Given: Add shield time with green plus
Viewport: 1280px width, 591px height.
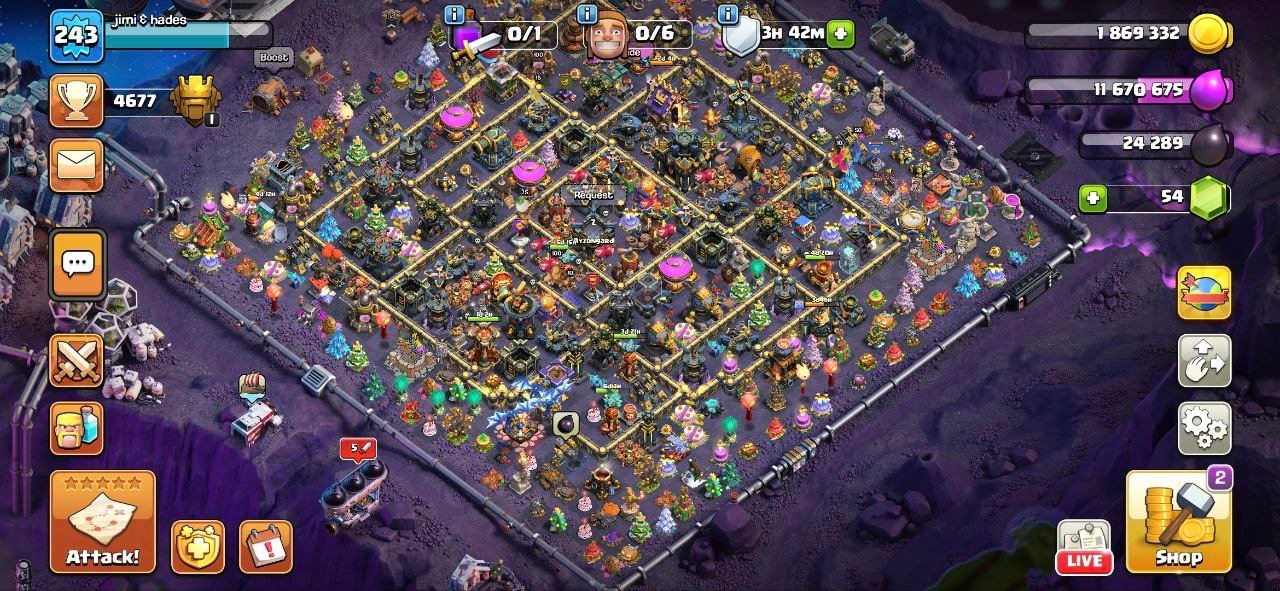Looking at the screenshot, I should point(840,33).
